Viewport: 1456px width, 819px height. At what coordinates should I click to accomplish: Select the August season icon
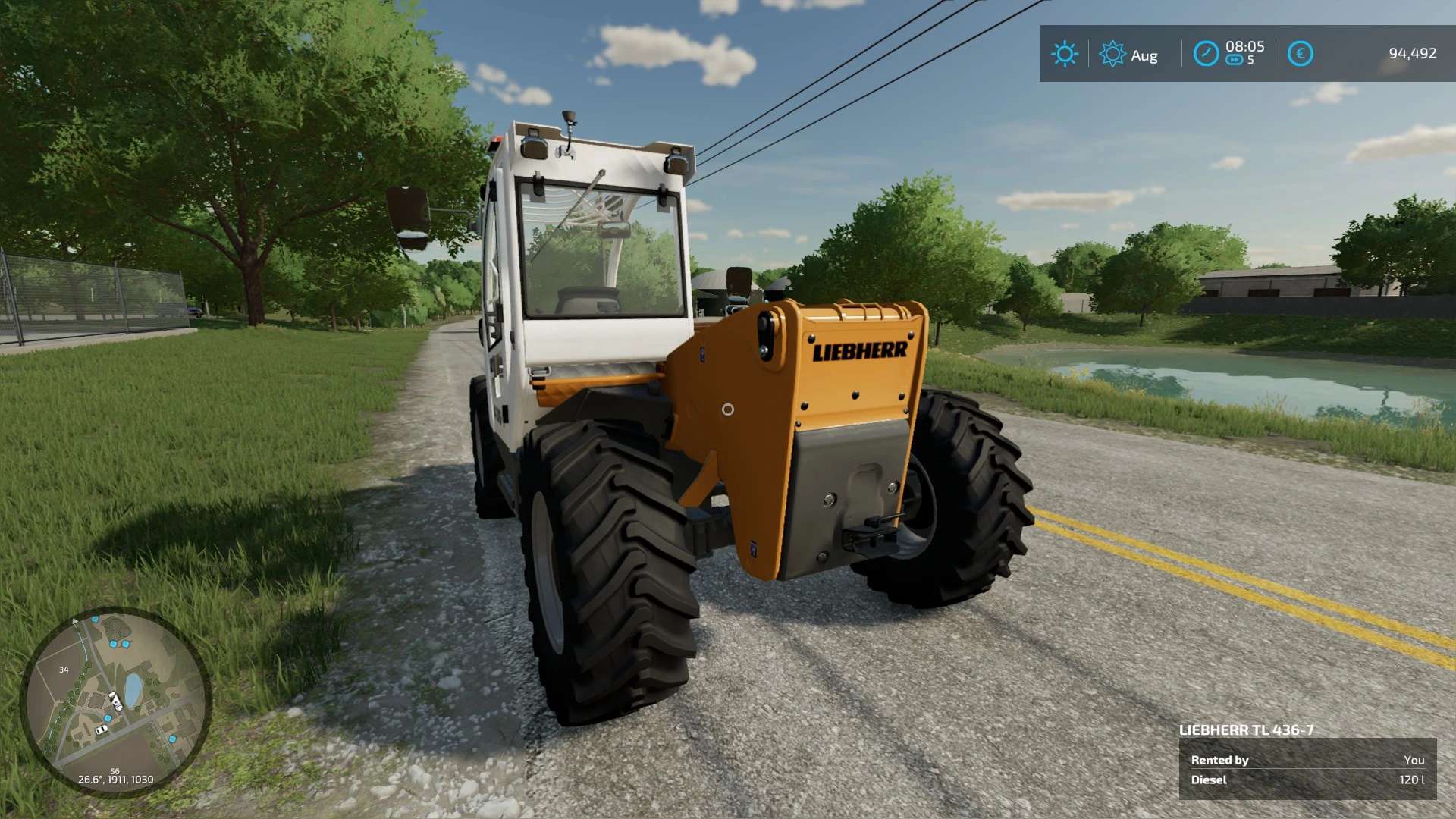coord(1112,54)
